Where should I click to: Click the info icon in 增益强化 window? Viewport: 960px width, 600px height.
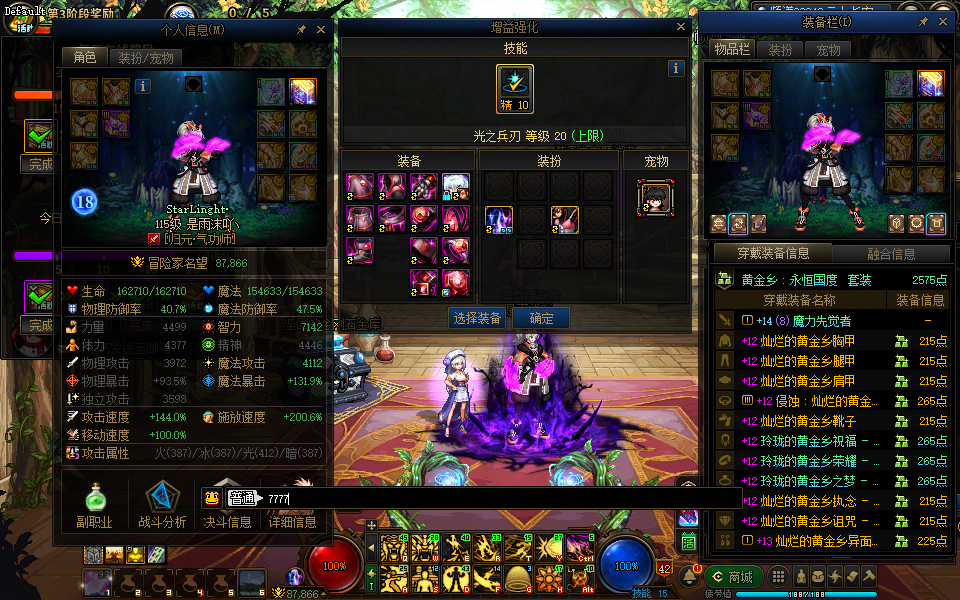pos(676,68)
